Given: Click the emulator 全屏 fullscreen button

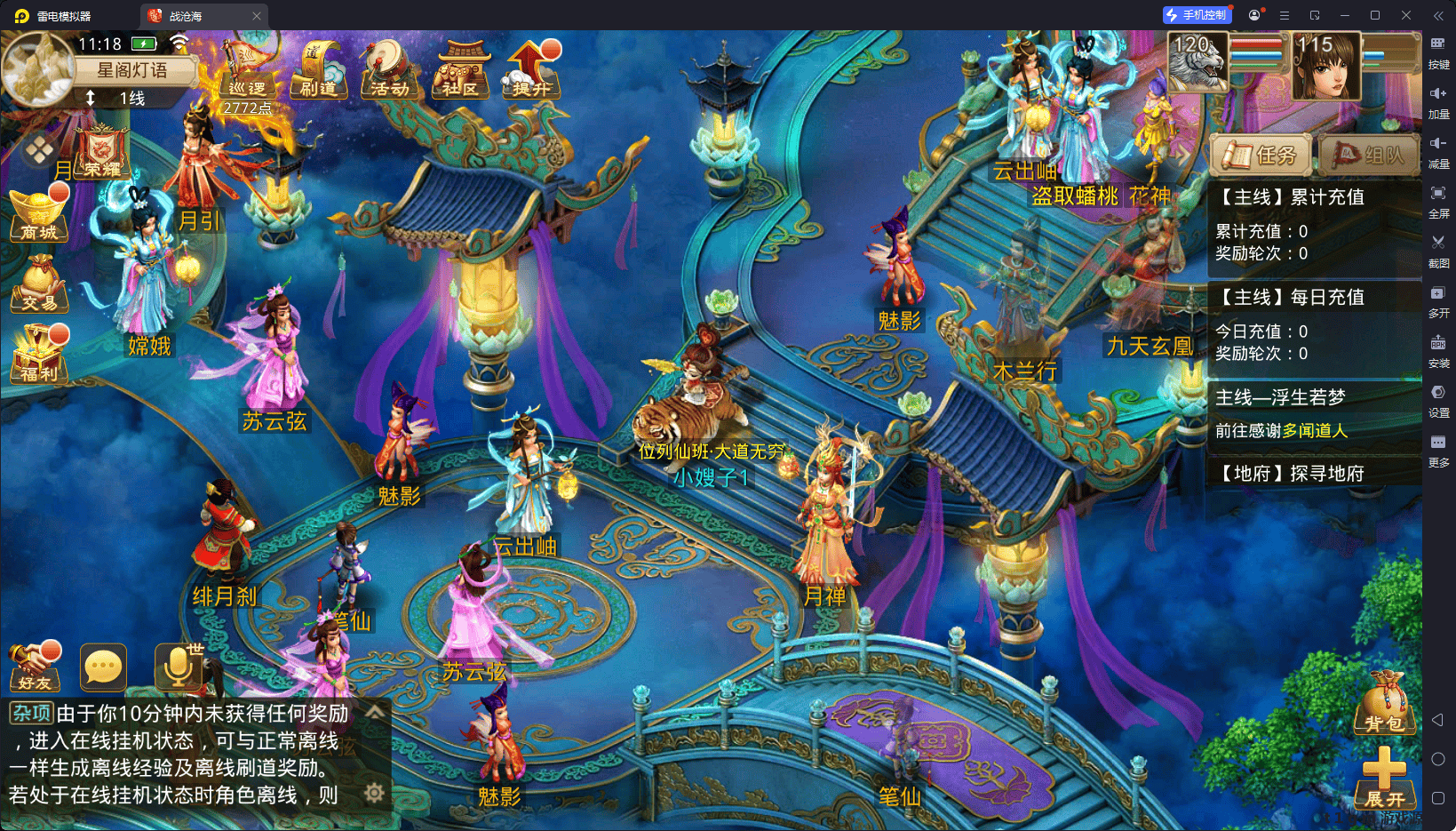Looking at the screenshot, I should pos(1438,200).
